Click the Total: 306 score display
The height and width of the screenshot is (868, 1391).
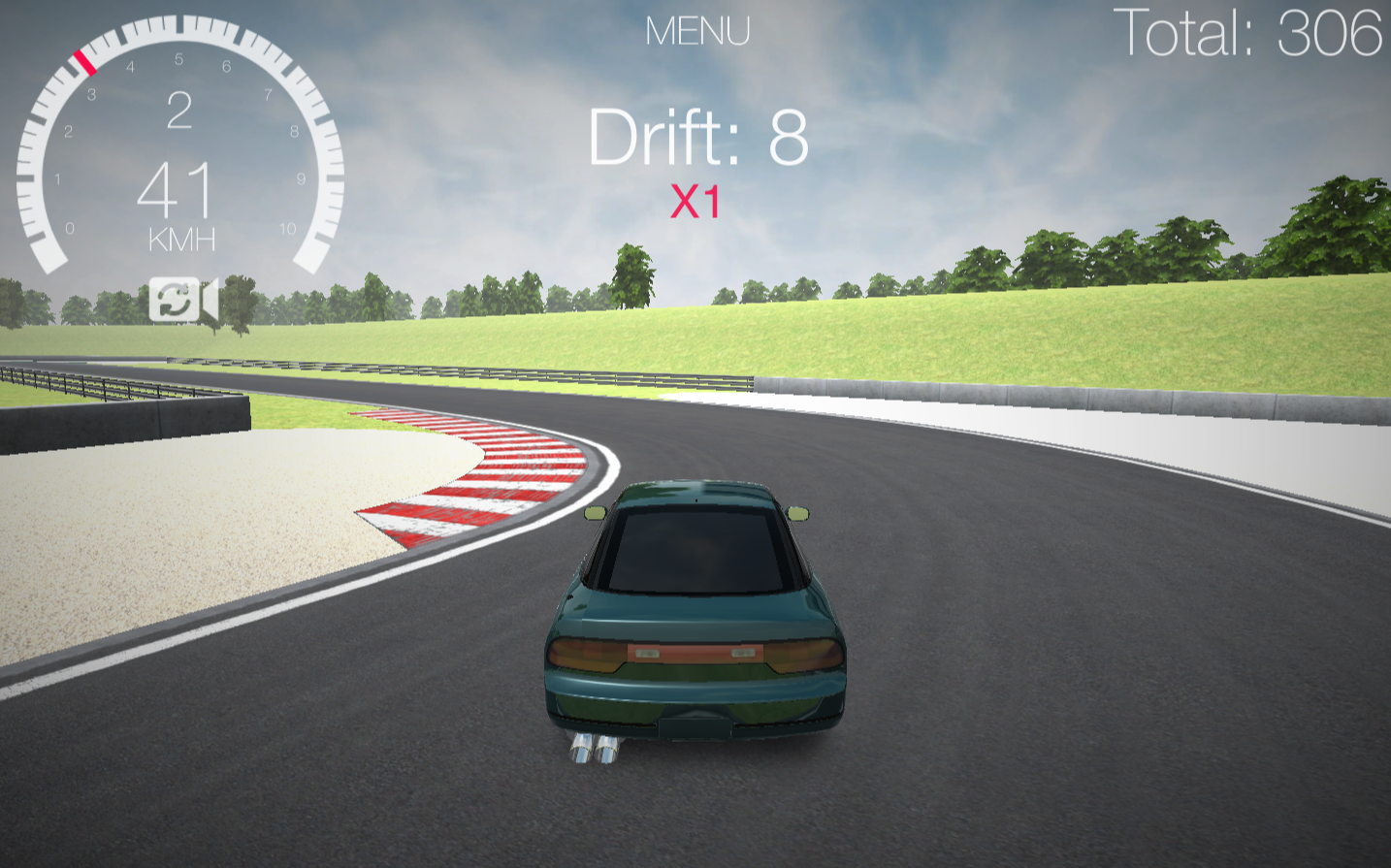1249,32
